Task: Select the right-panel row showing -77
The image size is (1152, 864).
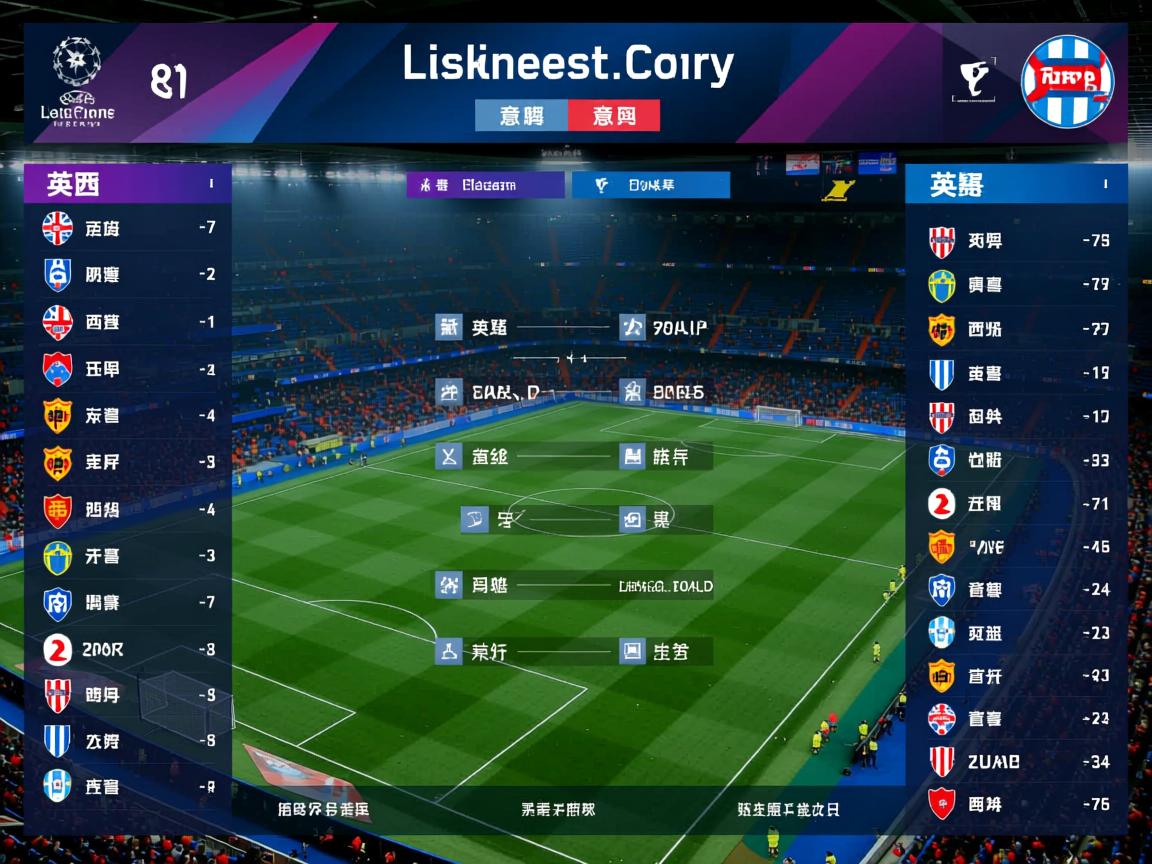Action: pos(1016,329)
